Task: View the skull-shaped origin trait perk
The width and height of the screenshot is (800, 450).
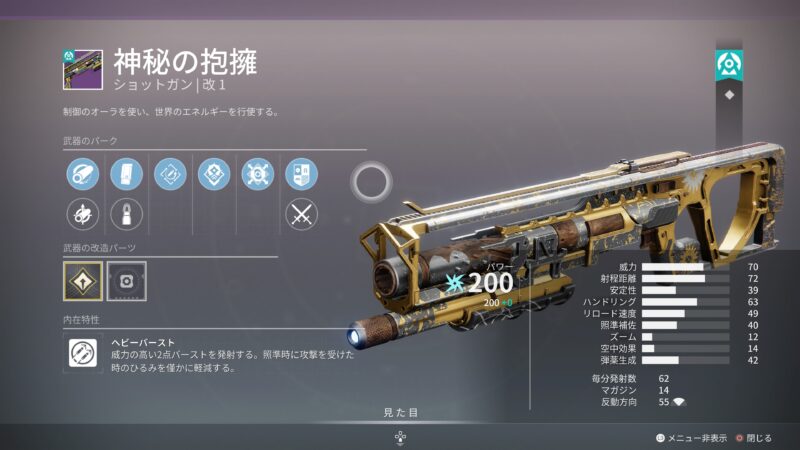Action: click(257, 175)
